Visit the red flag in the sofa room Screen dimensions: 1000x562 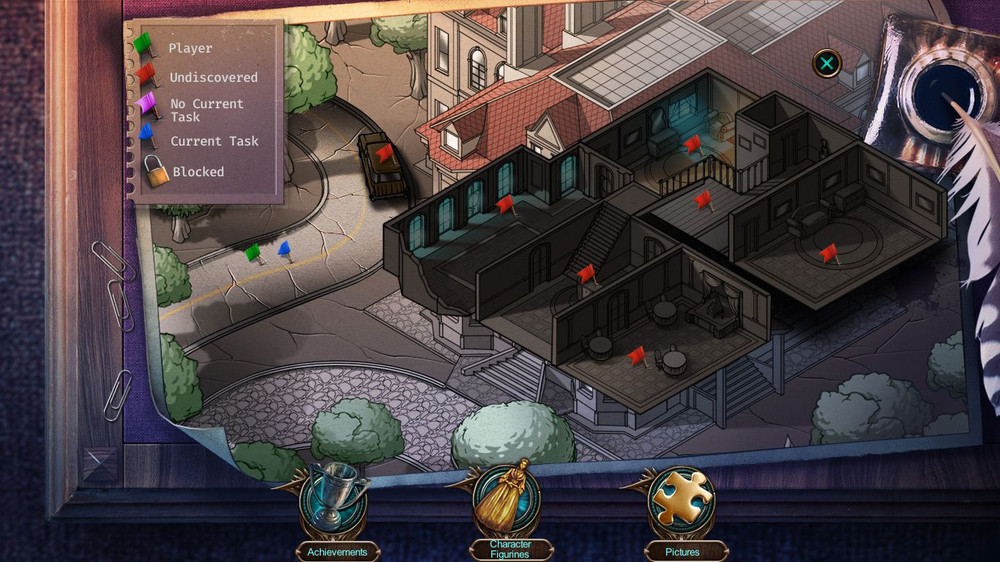click(828, 253)
